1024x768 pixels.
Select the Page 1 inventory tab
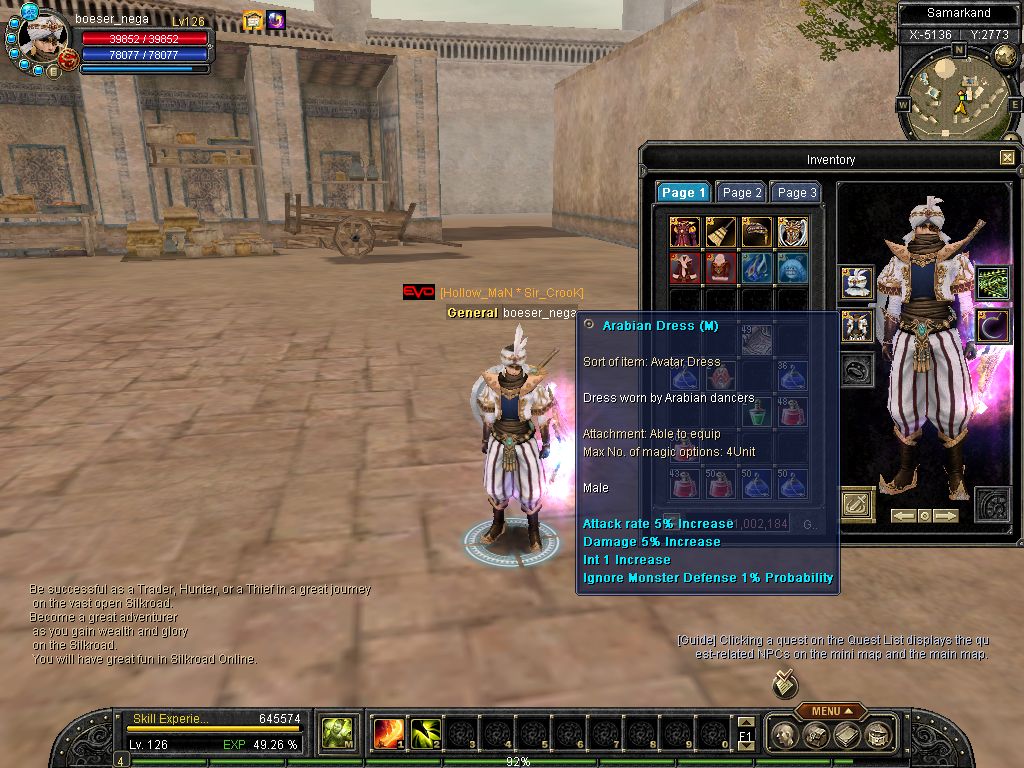(x=684, y=193)
